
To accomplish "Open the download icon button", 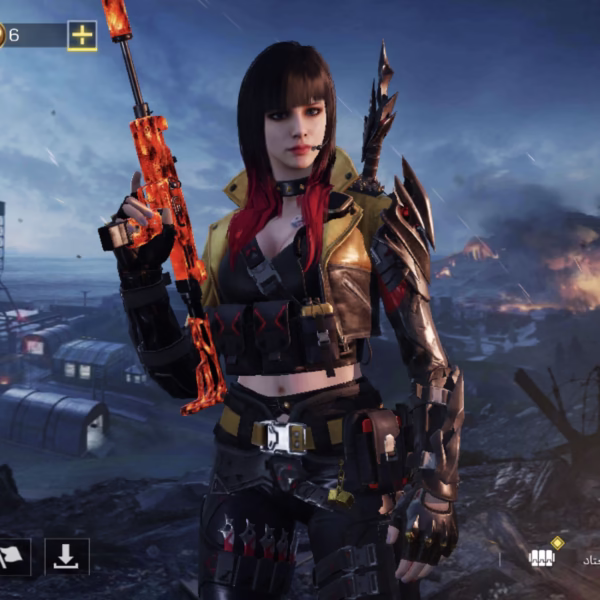I will click(x=67, y=557).
